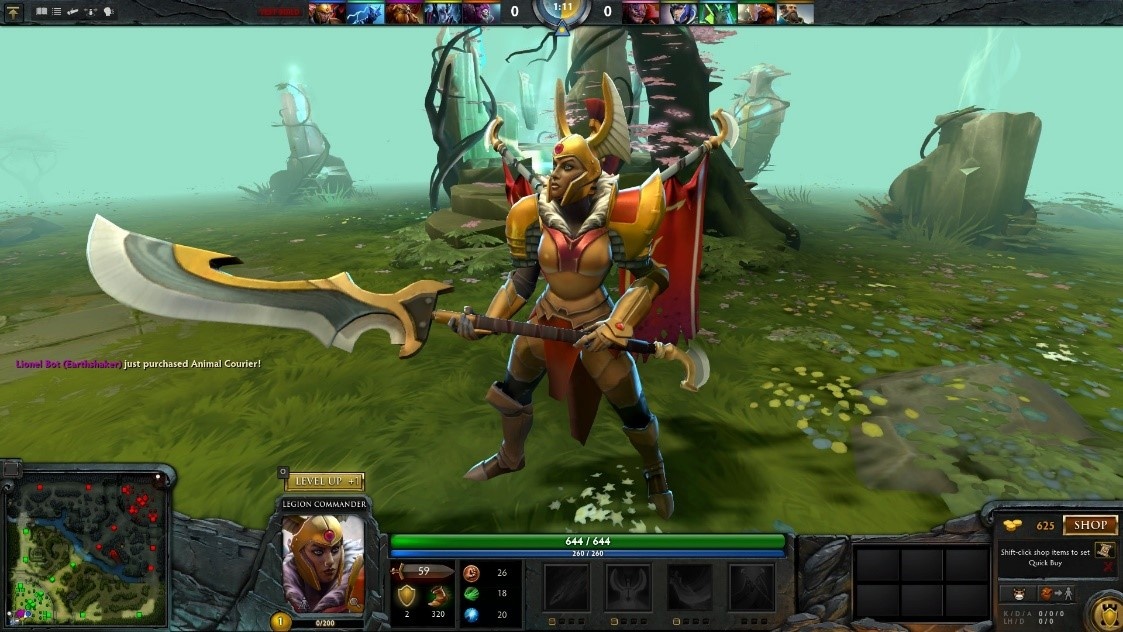Activate the Press the Attack ability

[x=628, y=587]
